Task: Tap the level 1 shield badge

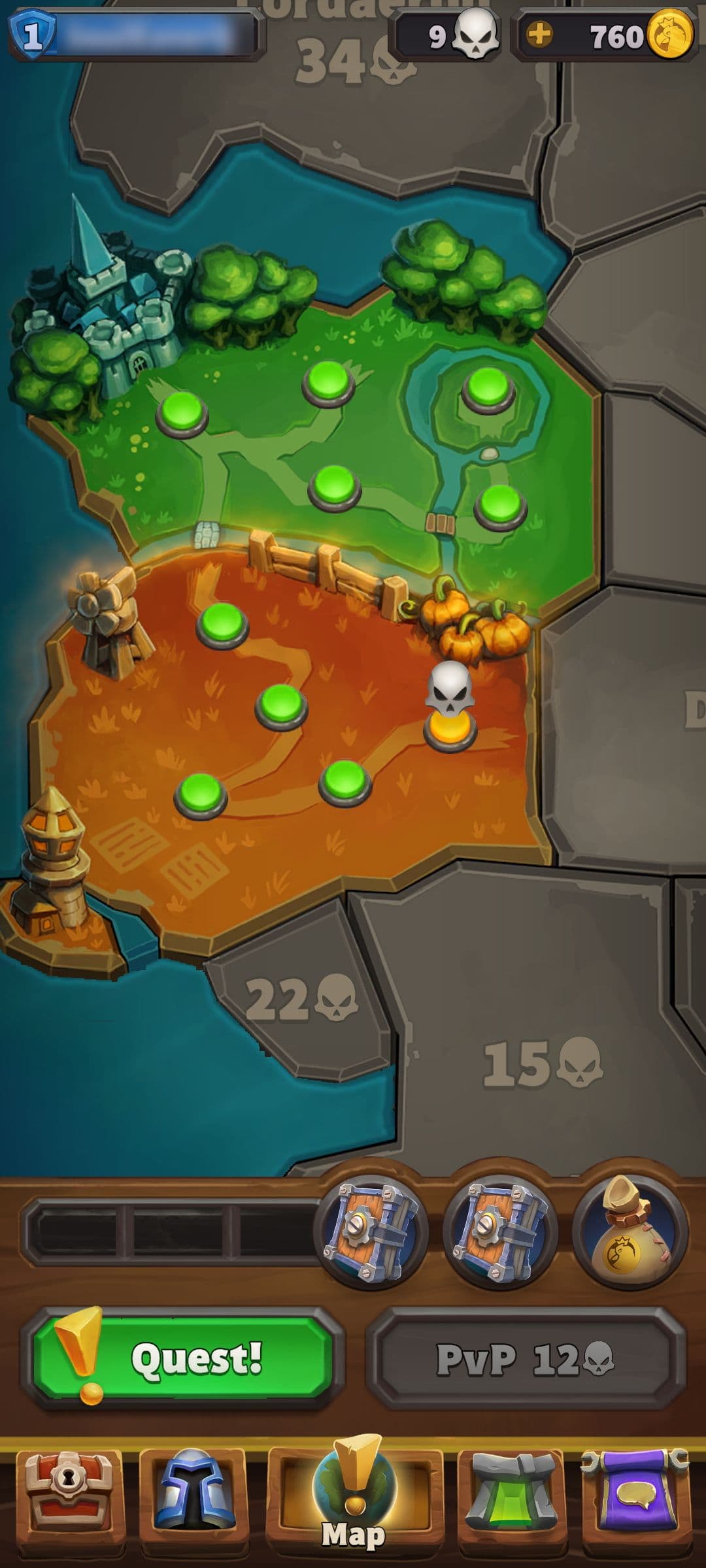Action: (x=32, y=35)
